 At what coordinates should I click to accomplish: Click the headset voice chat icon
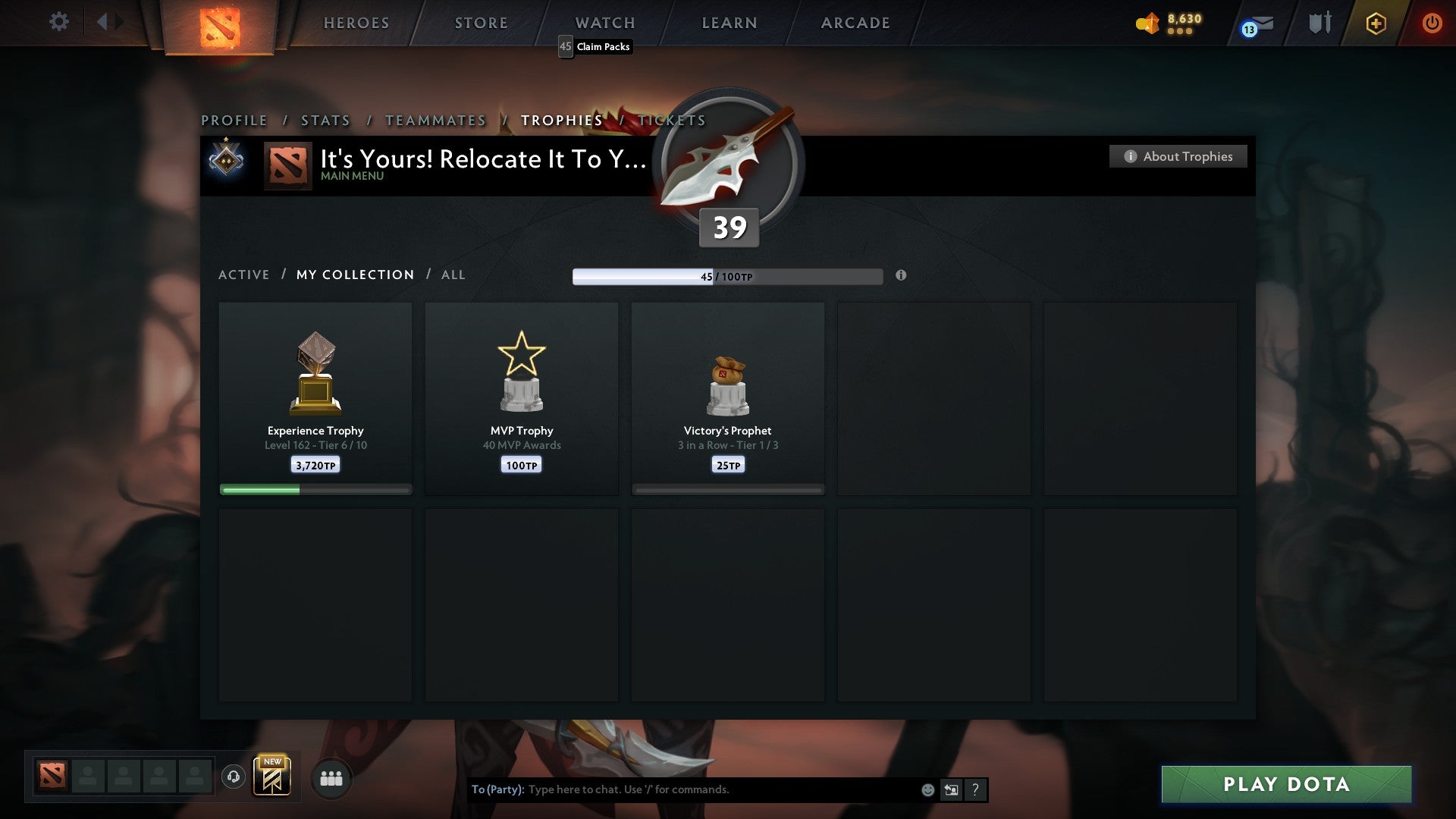click(234, 777)
